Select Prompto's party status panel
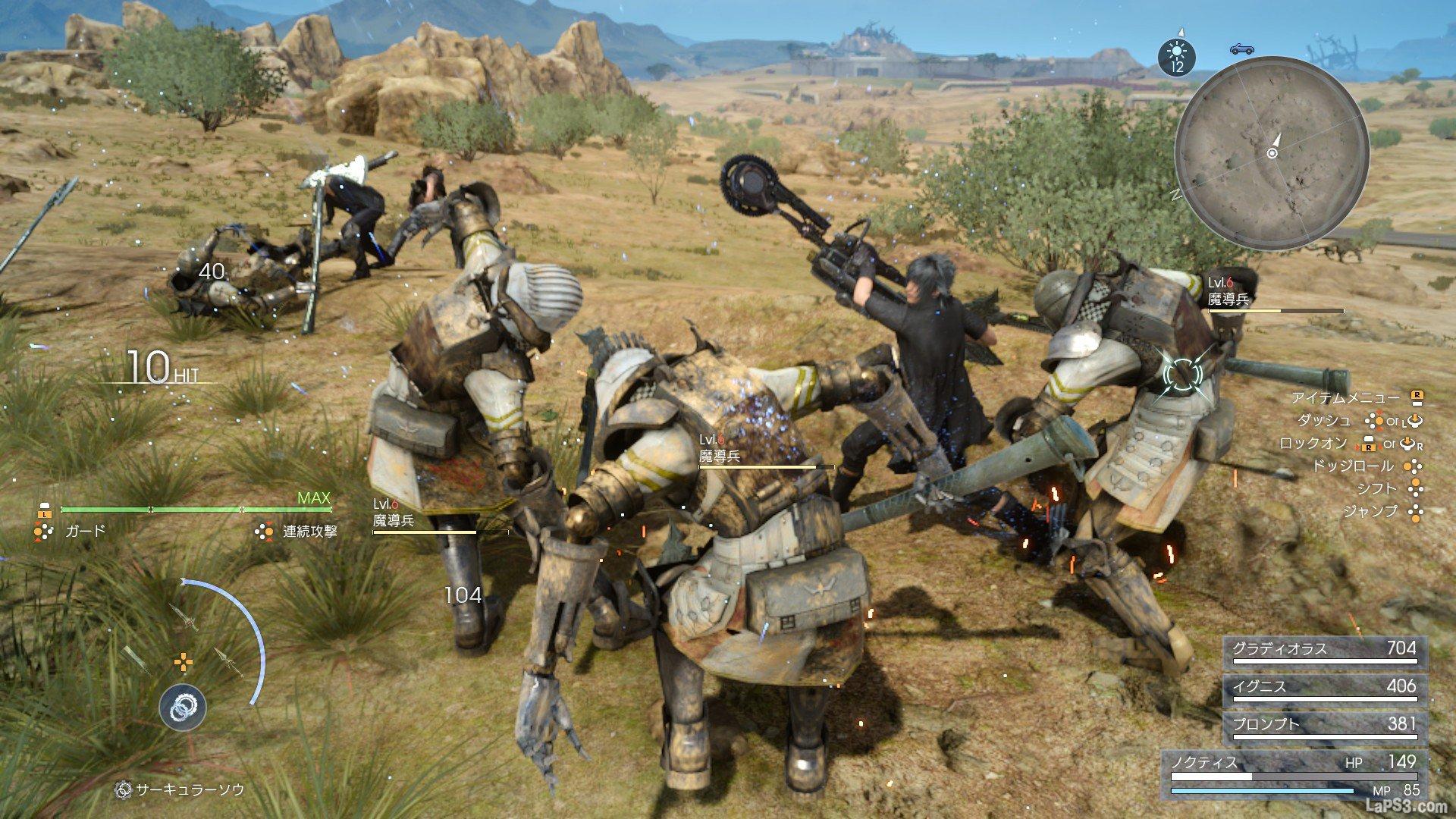 coord(1324,726)
